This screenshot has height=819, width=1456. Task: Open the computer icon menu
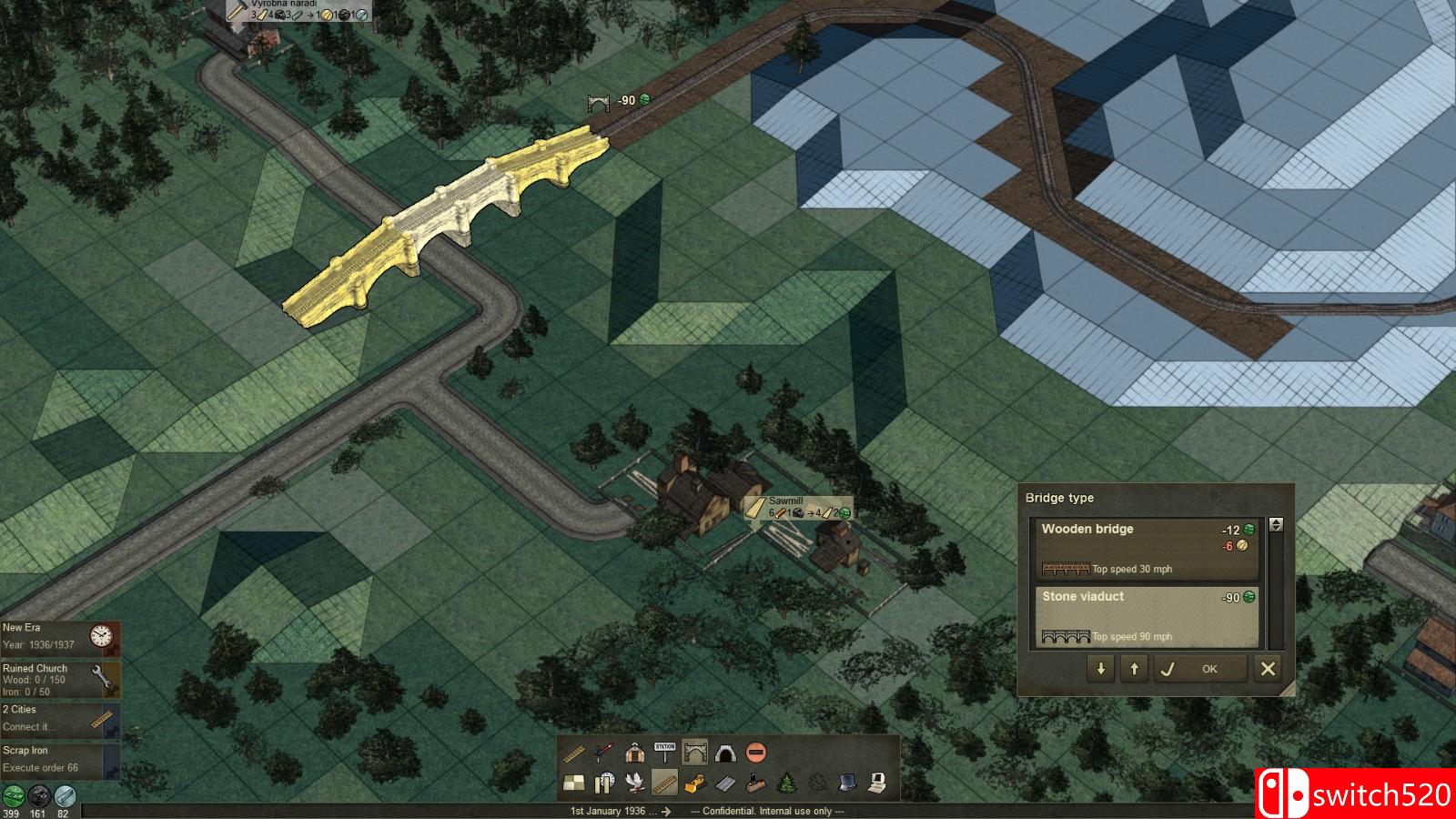[x=877, y=783]
